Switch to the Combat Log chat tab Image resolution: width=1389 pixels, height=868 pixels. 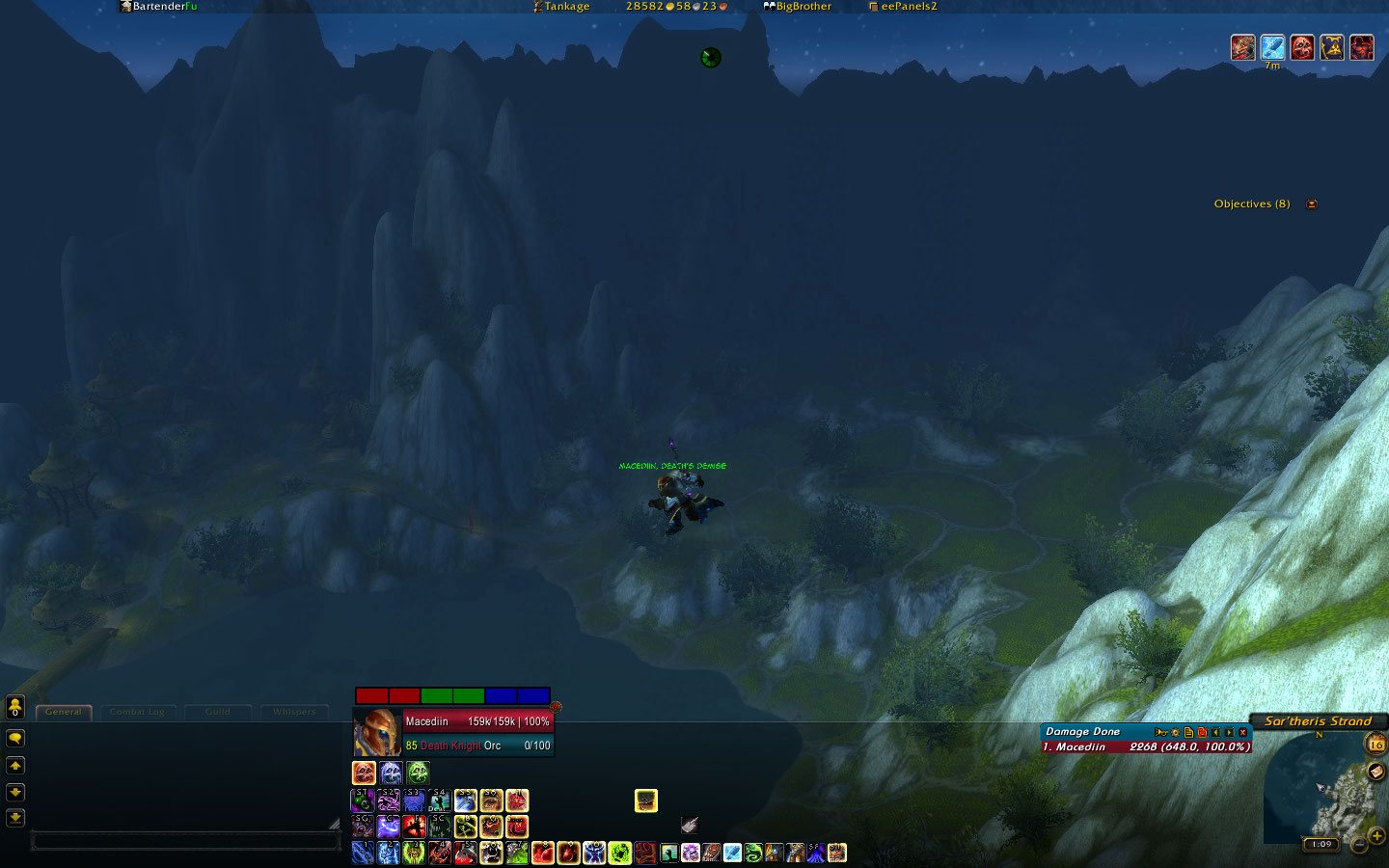tap(137, 712)
